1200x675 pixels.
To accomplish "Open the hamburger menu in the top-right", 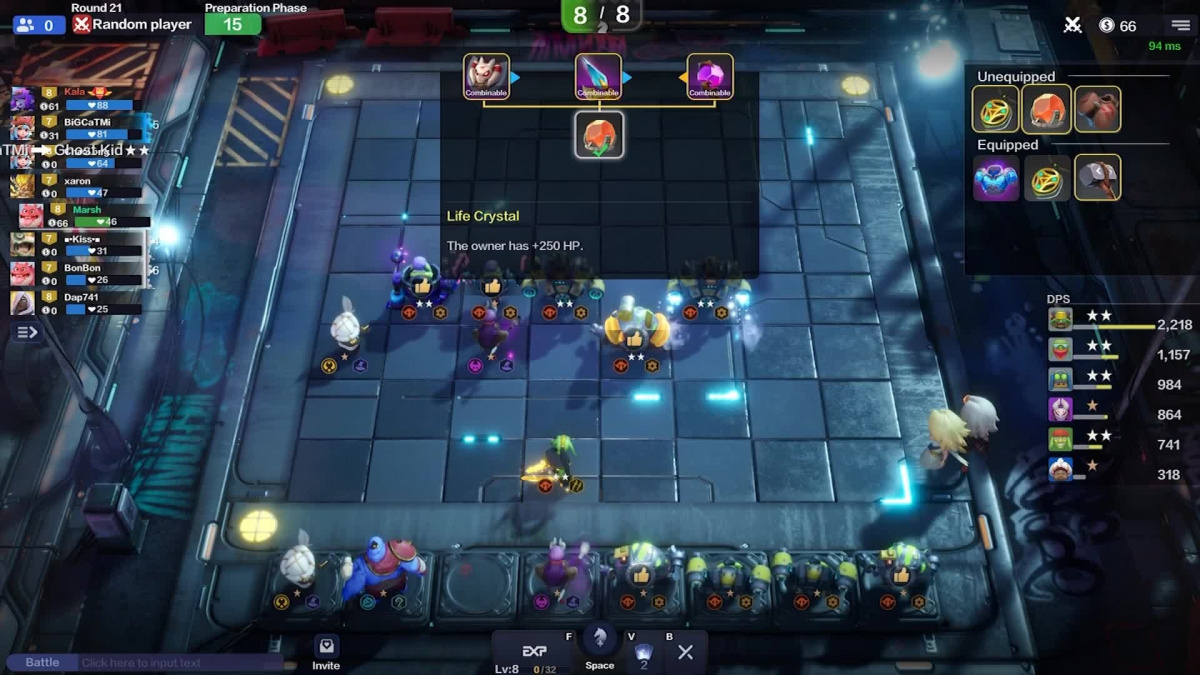I will (1181, 25).
